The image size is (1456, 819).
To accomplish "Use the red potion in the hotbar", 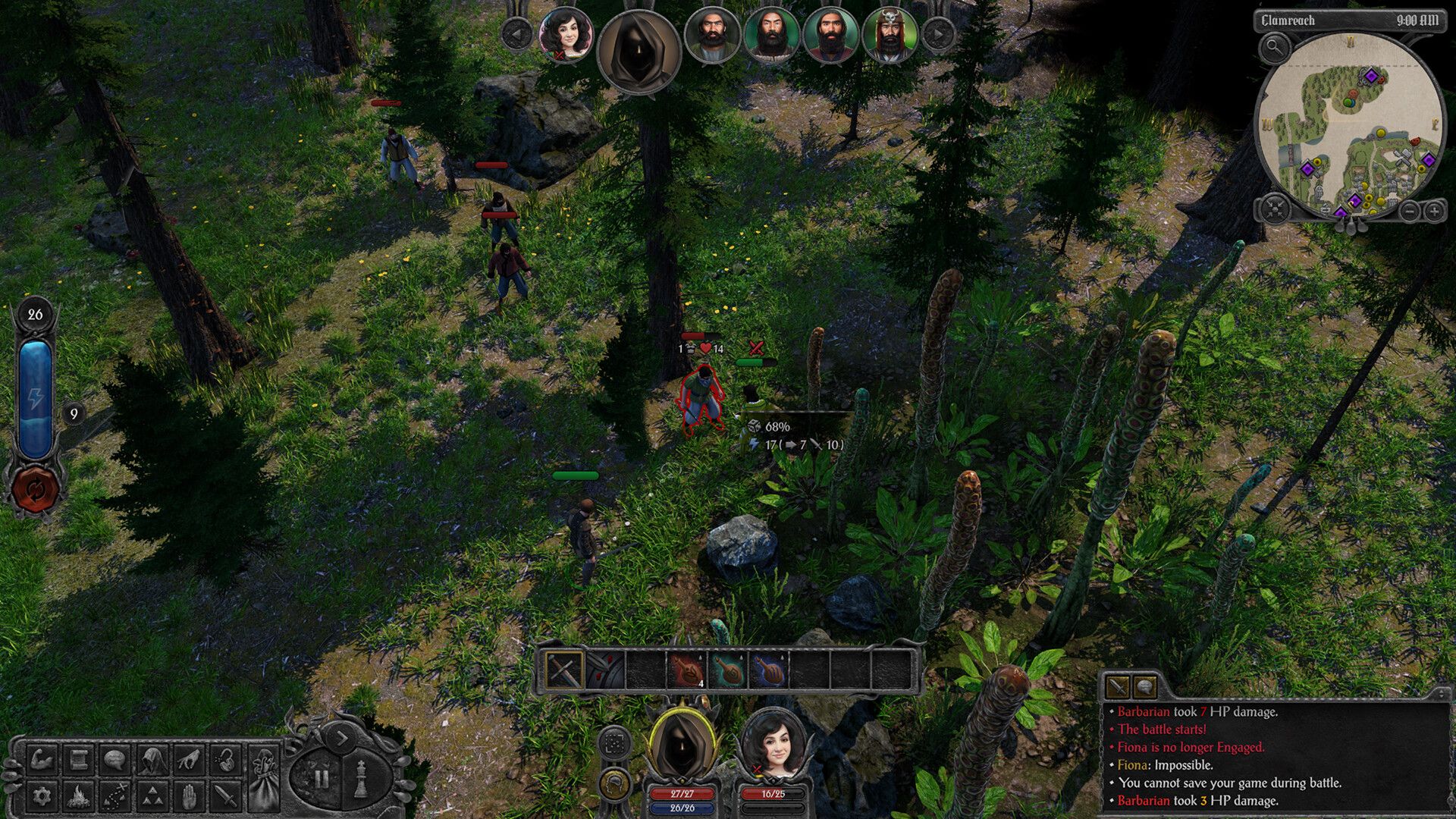I will point(687,670).
